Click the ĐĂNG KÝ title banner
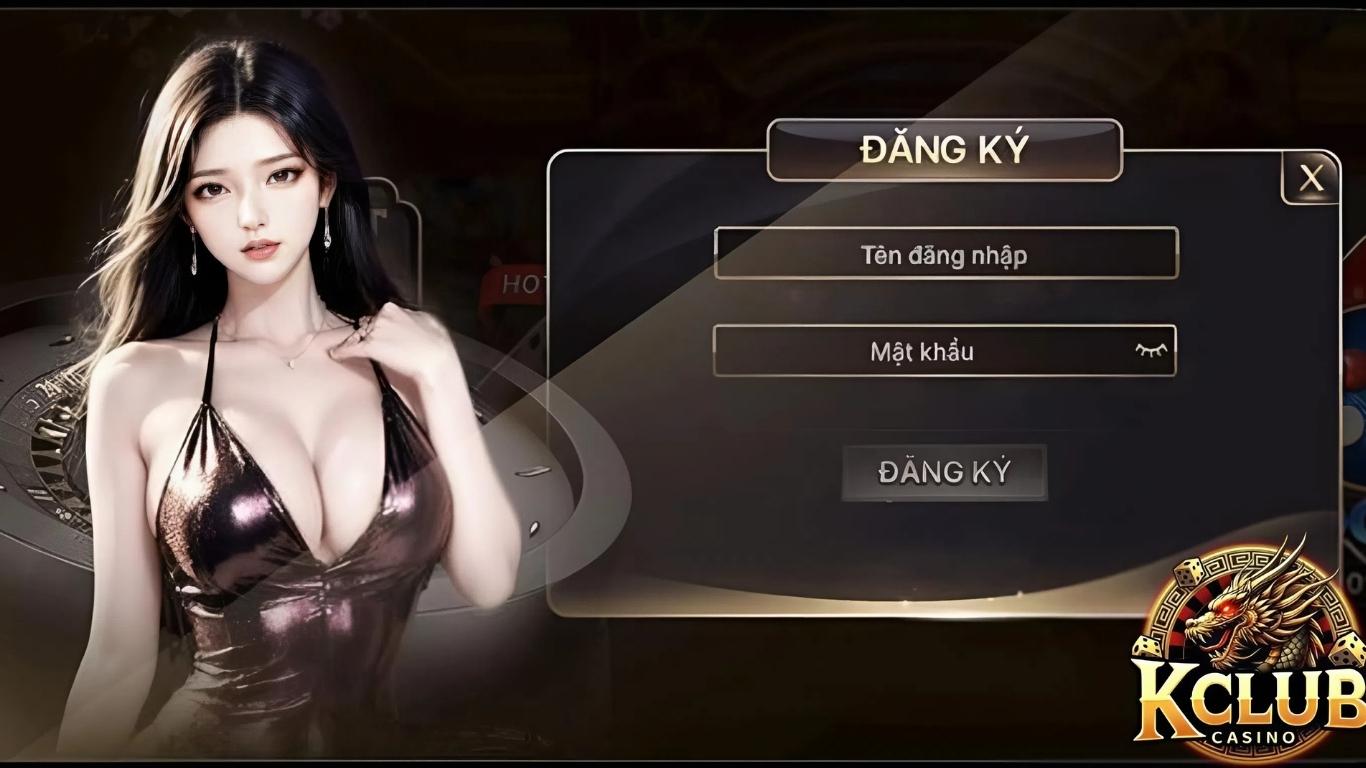The image size is (1366, 768). tap(944, 146)
